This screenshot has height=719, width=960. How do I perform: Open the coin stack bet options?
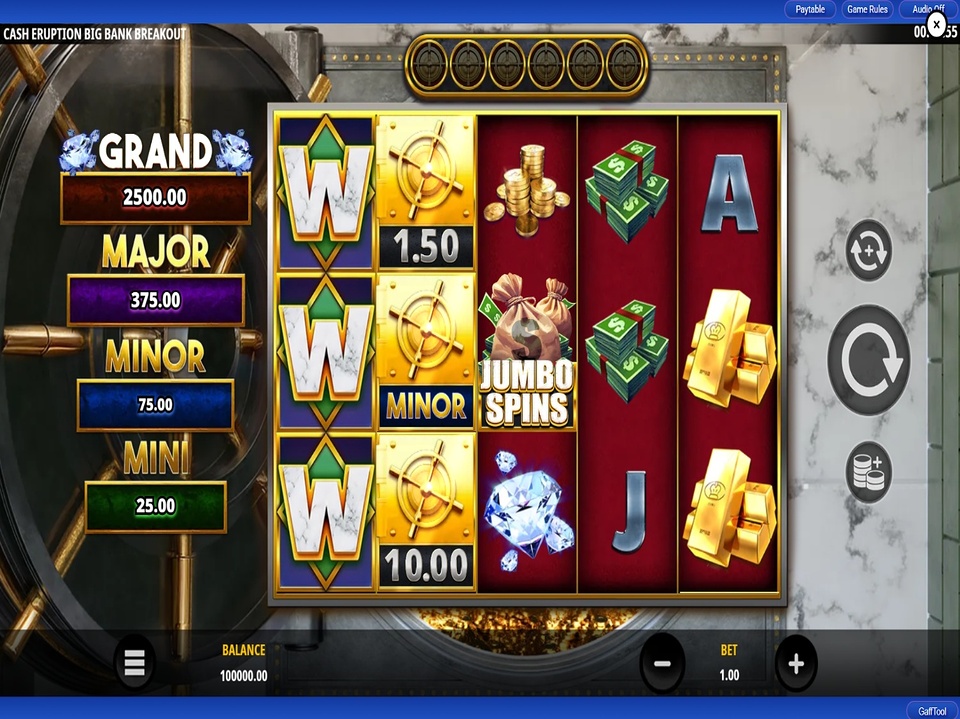tap(868, 472)
